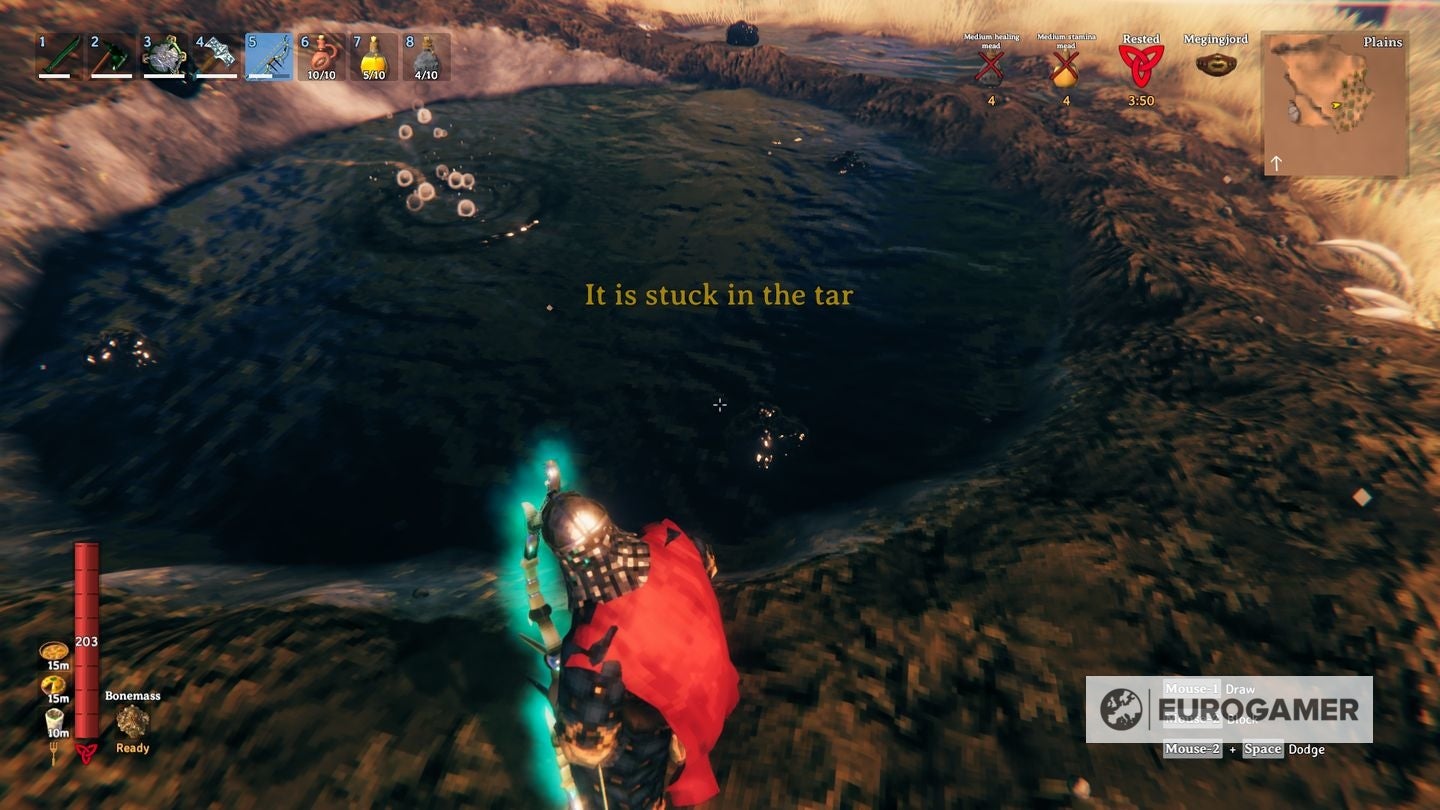Select the pickaxe in hotbar slot 3
This screenshot has width=1440, height=810.
coord(159,57)
